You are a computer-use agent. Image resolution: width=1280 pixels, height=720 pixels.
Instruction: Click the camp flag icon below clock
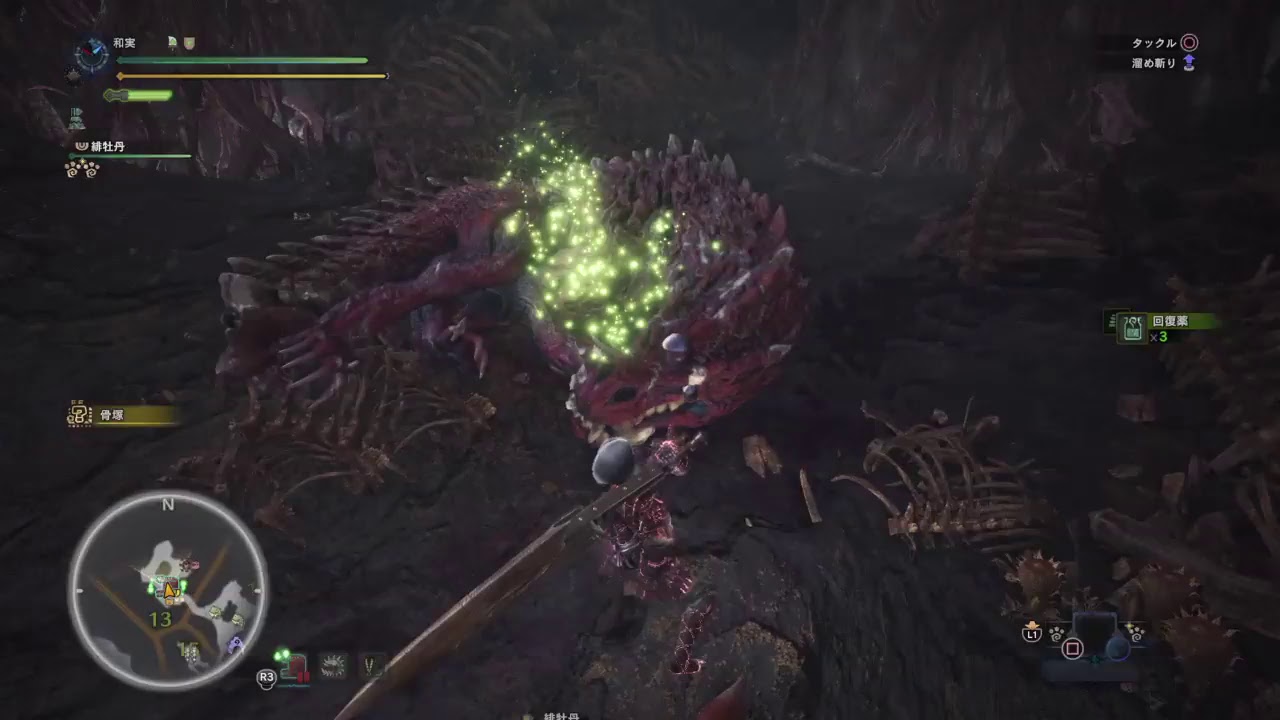point(77,119)
